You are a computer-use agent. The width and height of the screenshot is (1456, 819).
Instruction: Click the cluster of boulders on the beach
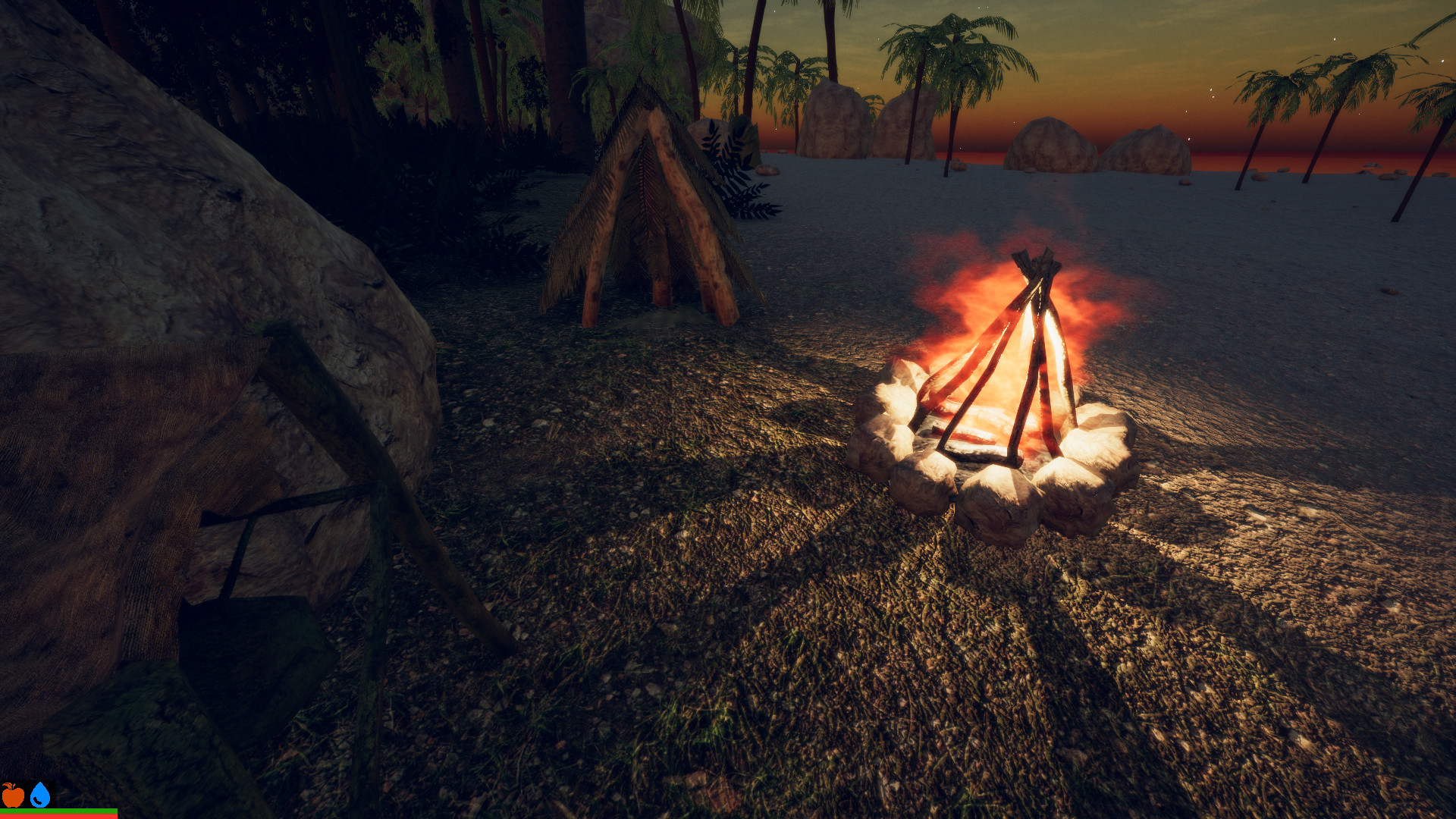coord(1062,144)
